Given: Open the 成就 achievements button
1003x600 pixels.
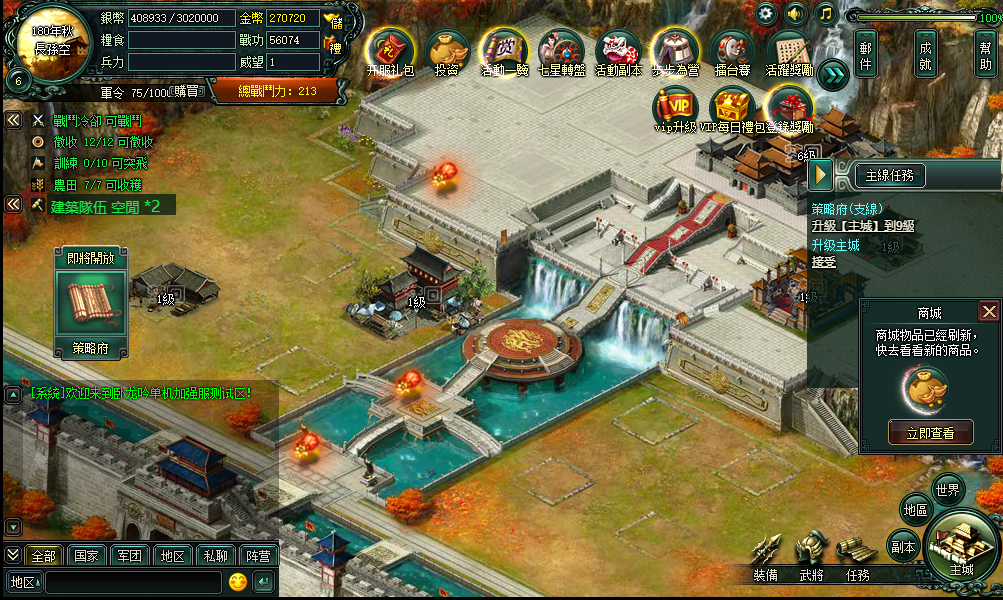Looking at the screenshot, I should point(926,53).
